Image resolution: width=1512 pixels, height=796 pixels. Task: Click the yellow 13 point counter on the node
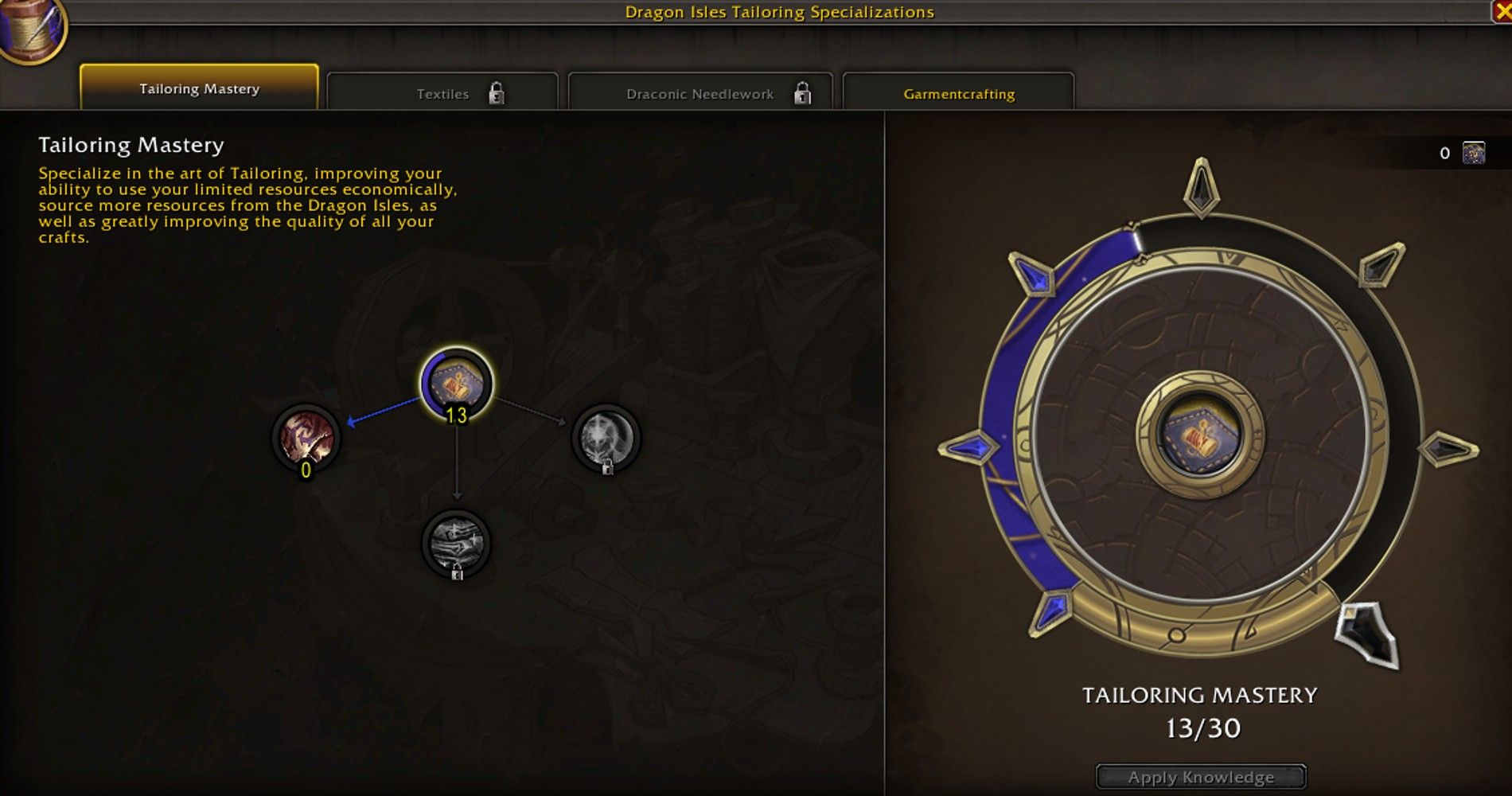point(456,416)
